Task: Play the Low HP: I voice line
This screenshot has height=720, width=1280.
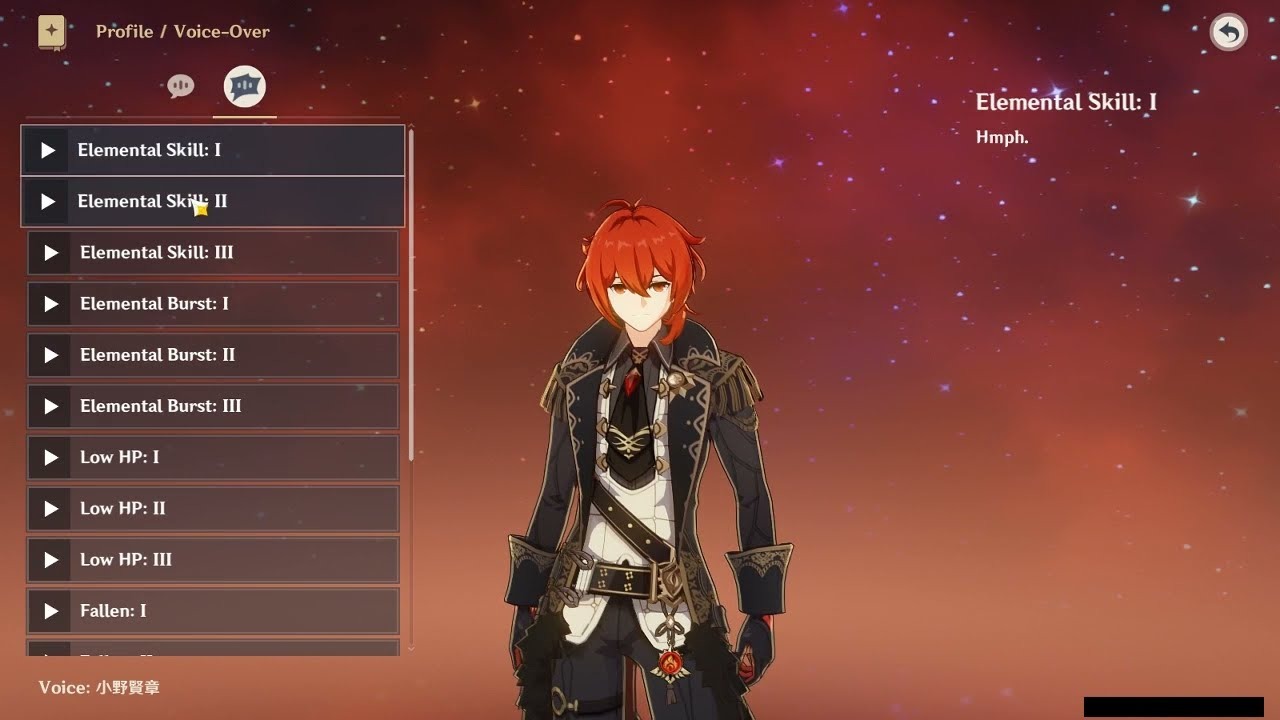Action: coord(50,457)
